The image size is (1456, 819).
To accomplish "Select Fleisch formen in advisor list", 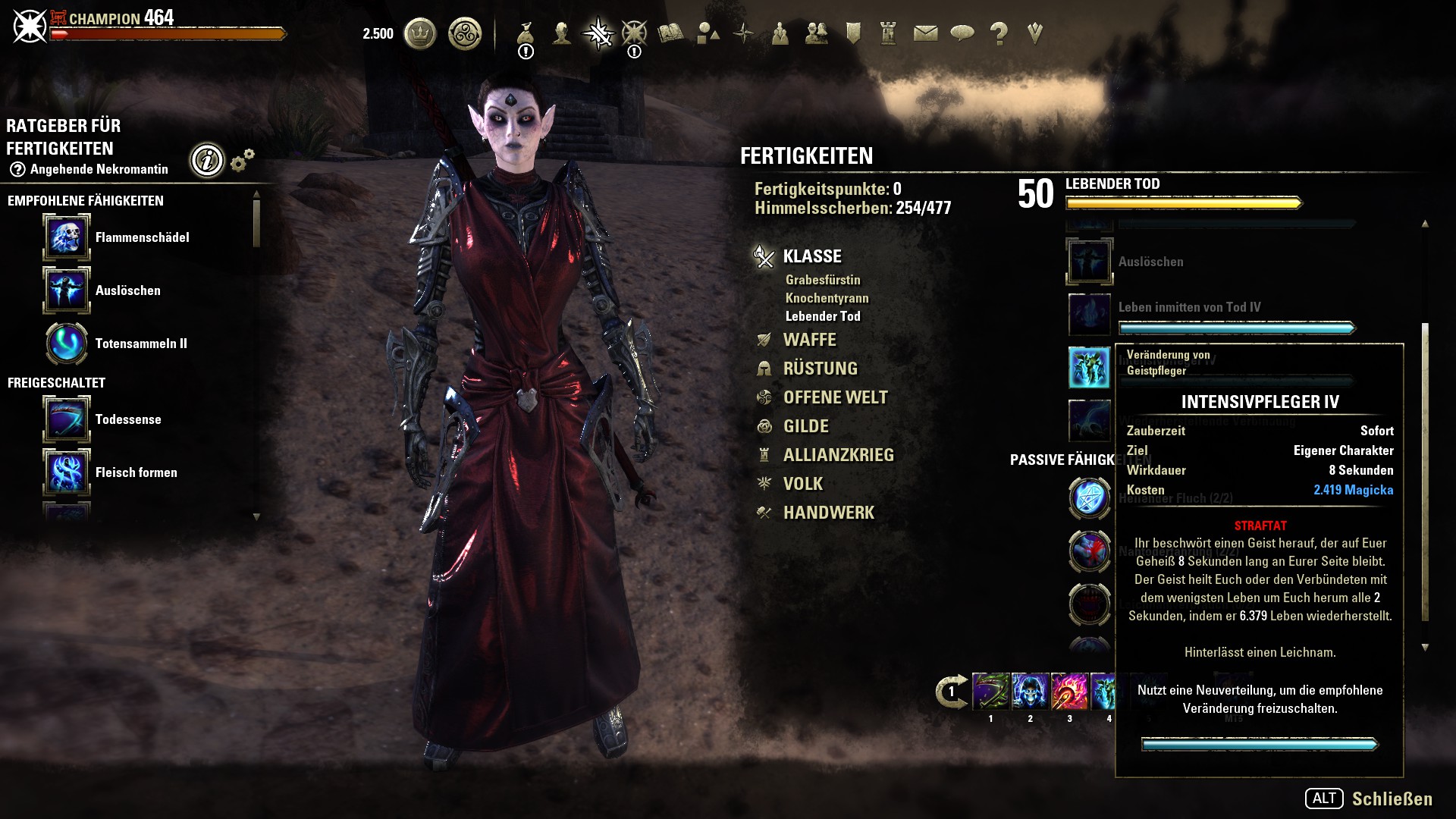I will coord(136,472).
